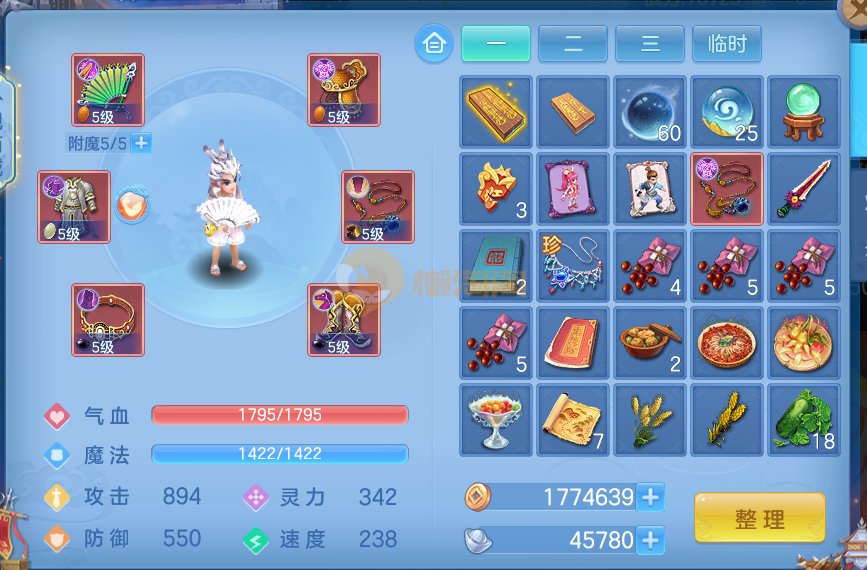Select the equipped golden helmet slot
Screen dimensions: 867x570
(343, 90)
